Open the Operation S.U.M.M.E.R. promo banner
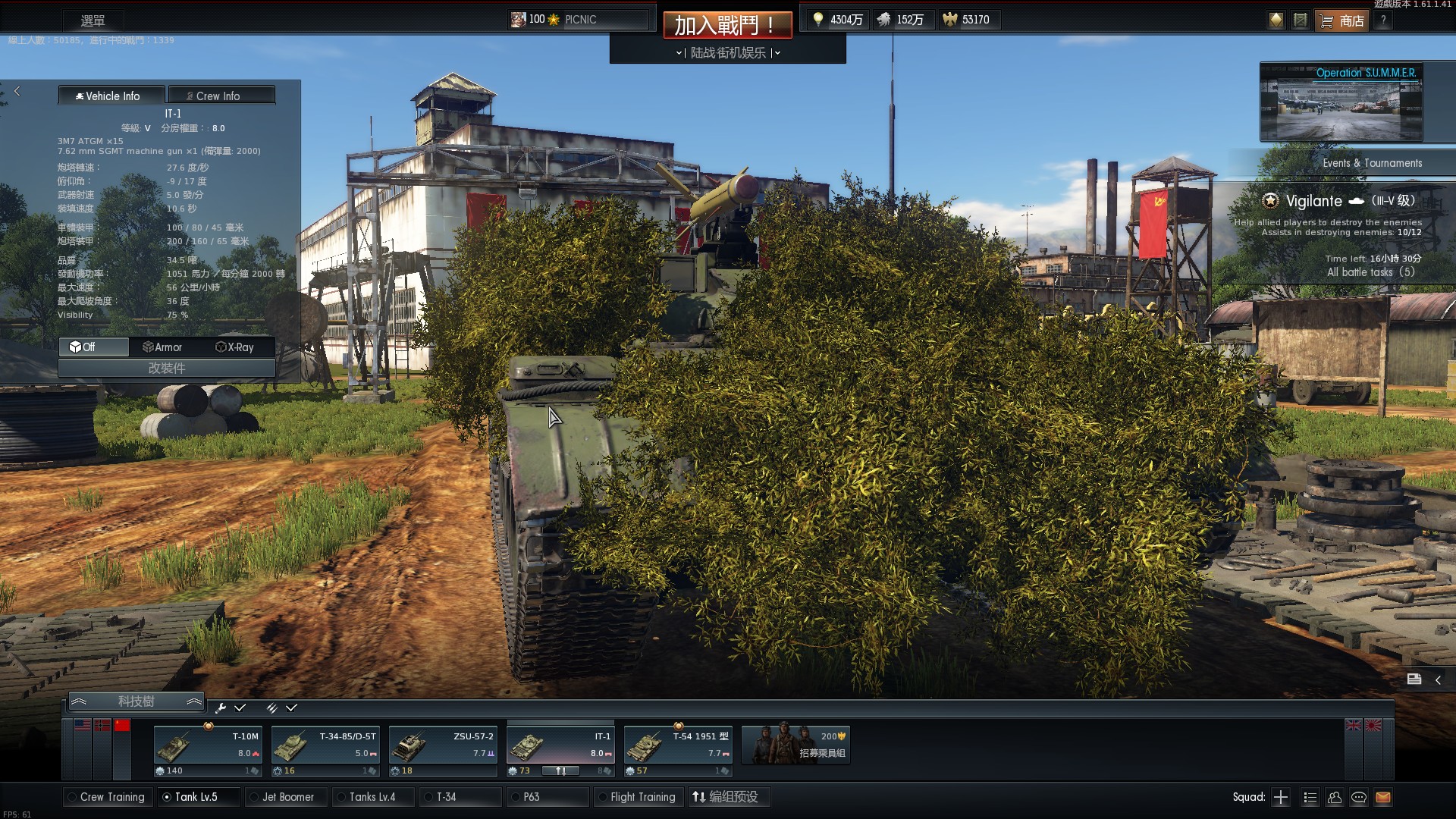Screen dimensions: 1456x819 pos(1341,103)
